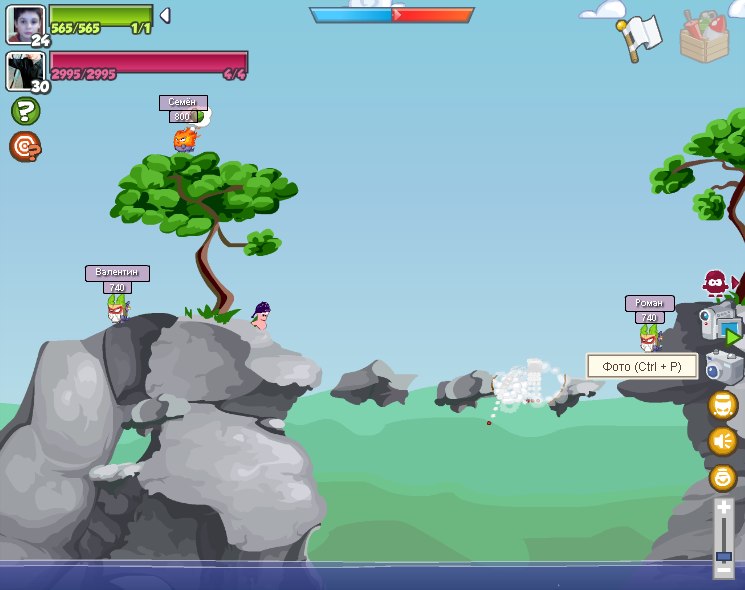Screen dimensions: 745x590
Task: Zoom in with the plus button
Action: click(724, 508)
